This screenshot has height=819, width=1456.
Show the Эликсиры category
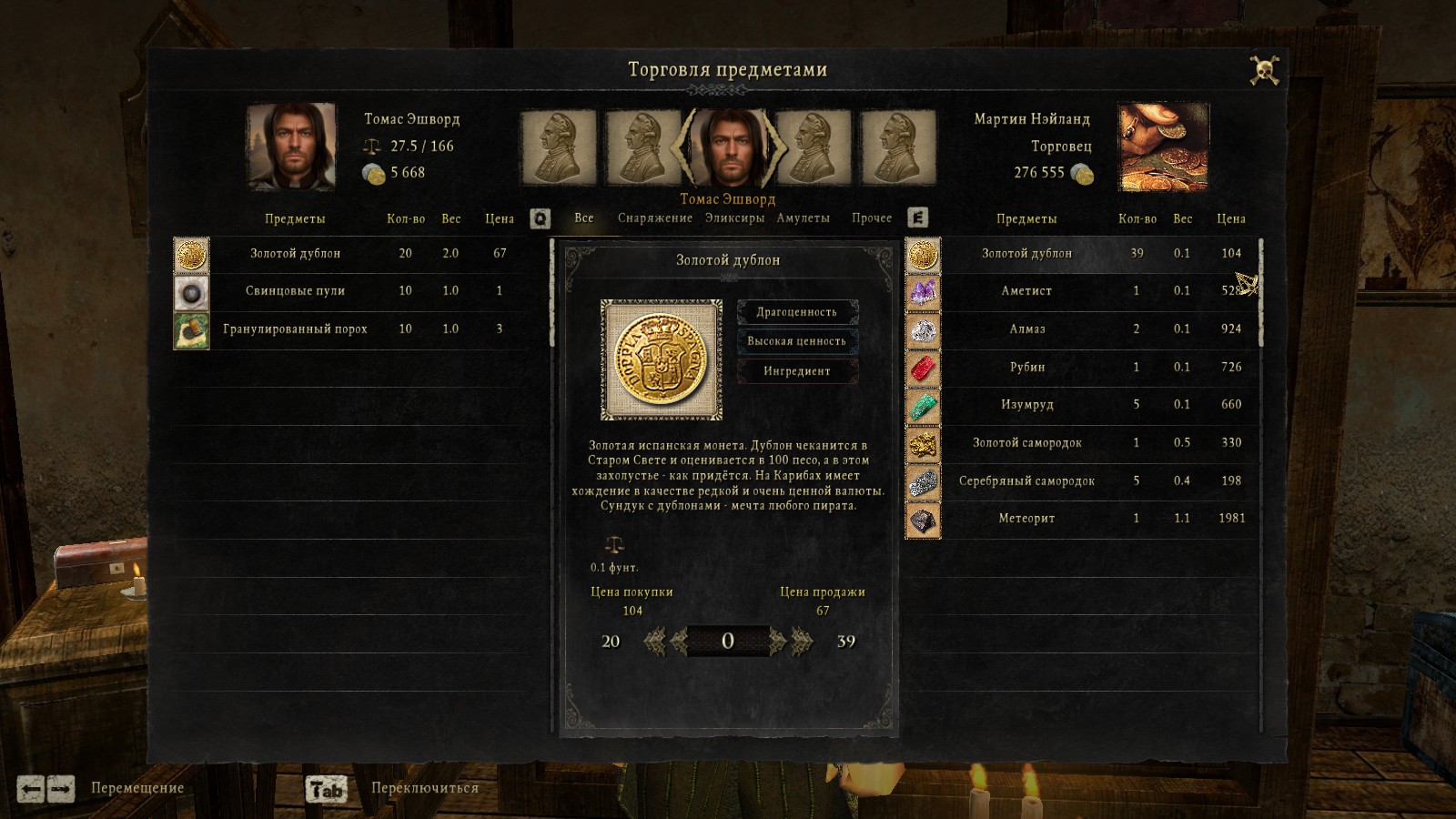pyautogui.click(x=734, y=218)
